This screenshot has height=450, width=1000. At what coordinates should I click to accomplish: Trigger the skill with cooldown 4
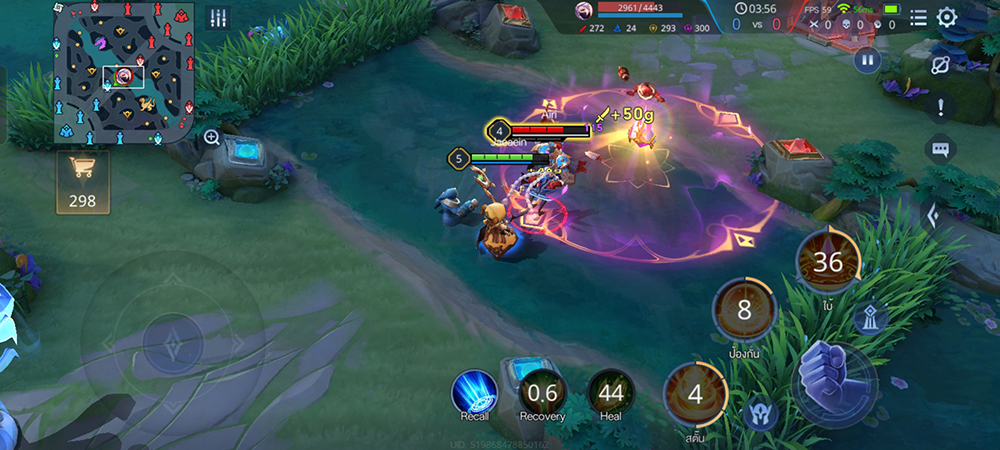pyautogui.click(x=694, y=392)
